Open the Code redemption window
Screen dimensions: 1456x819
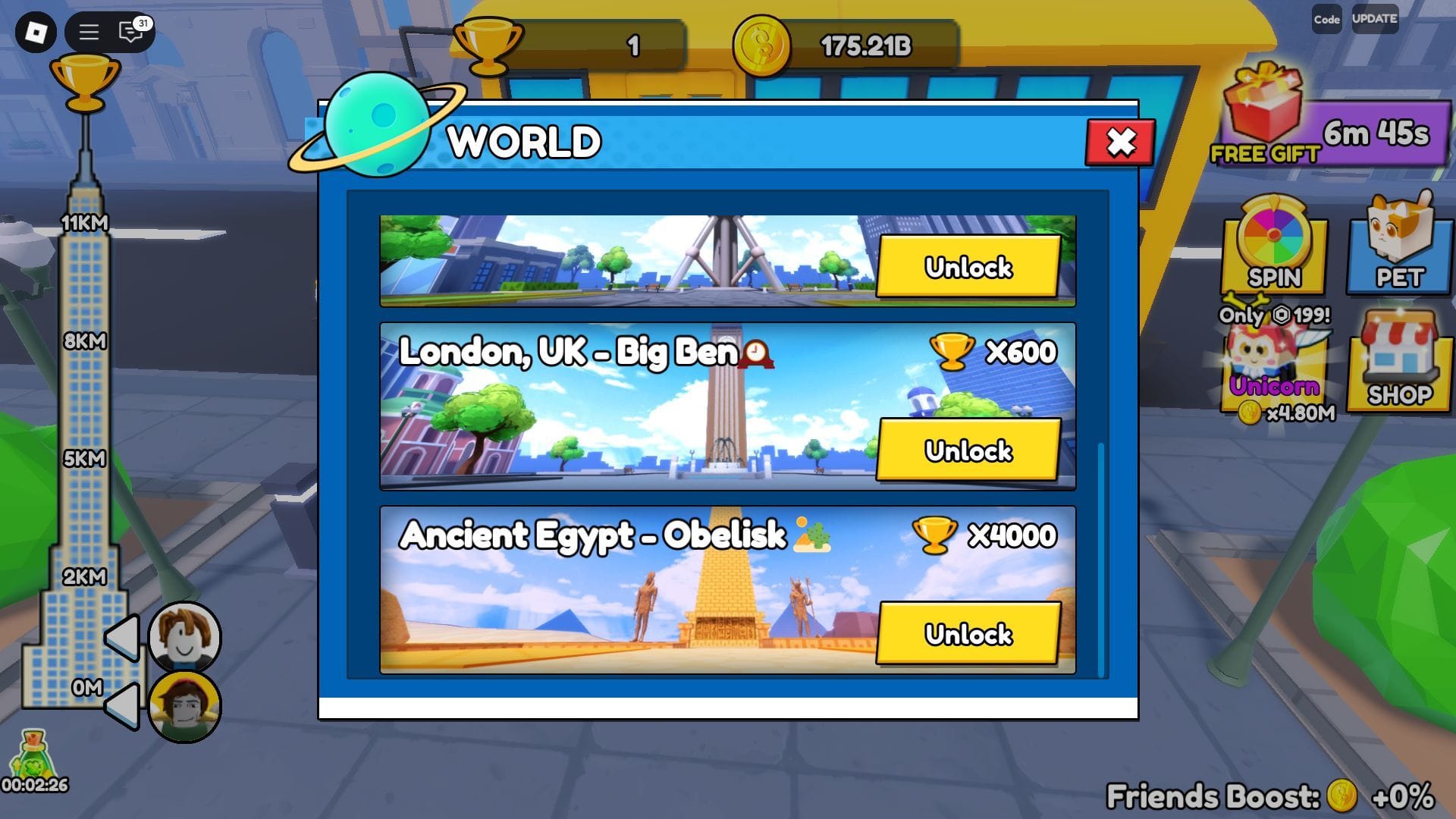[x=1326, y=20]
